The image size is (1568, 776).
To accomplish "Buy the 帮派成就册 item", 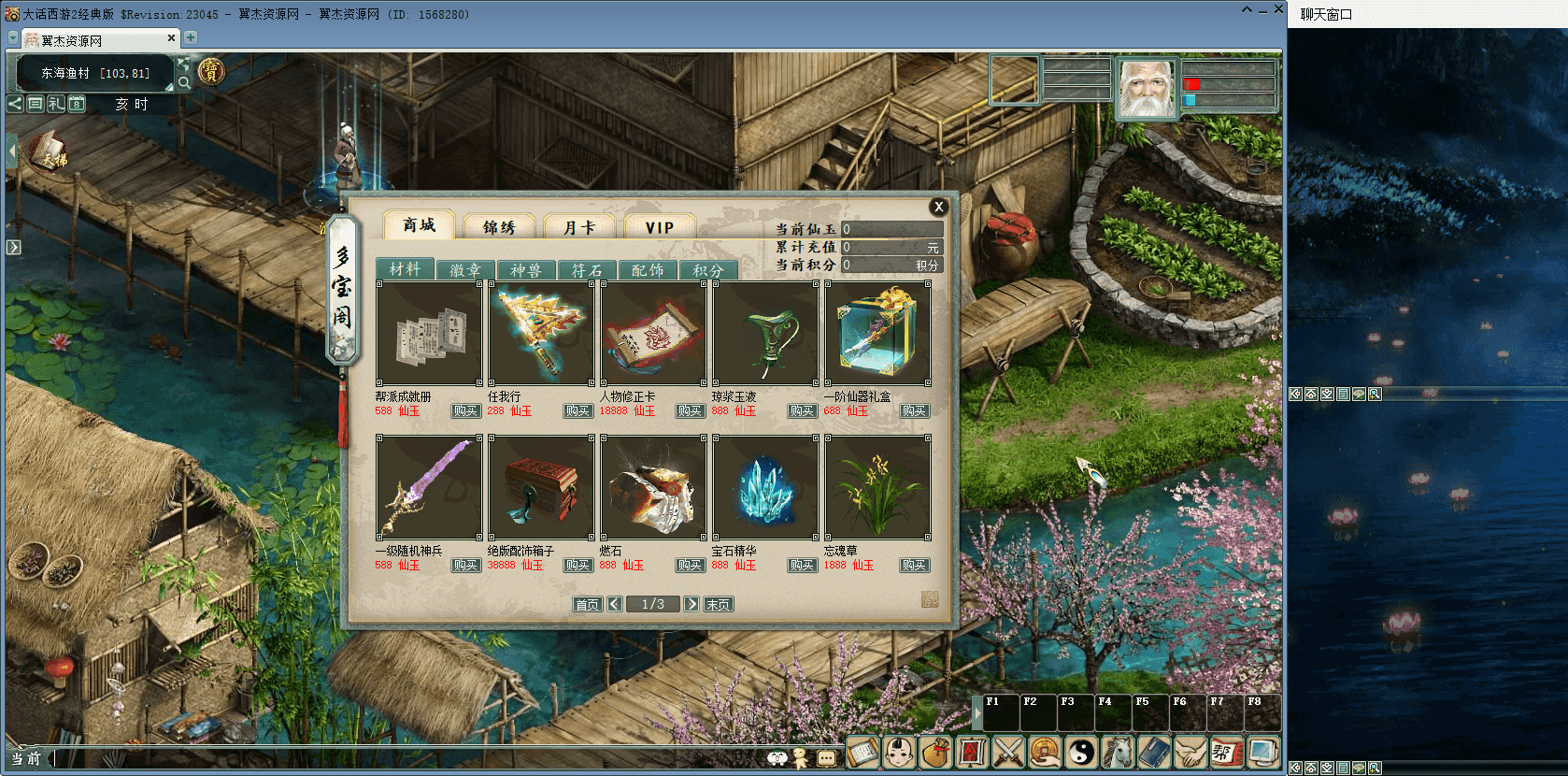I will coord(465,411).
